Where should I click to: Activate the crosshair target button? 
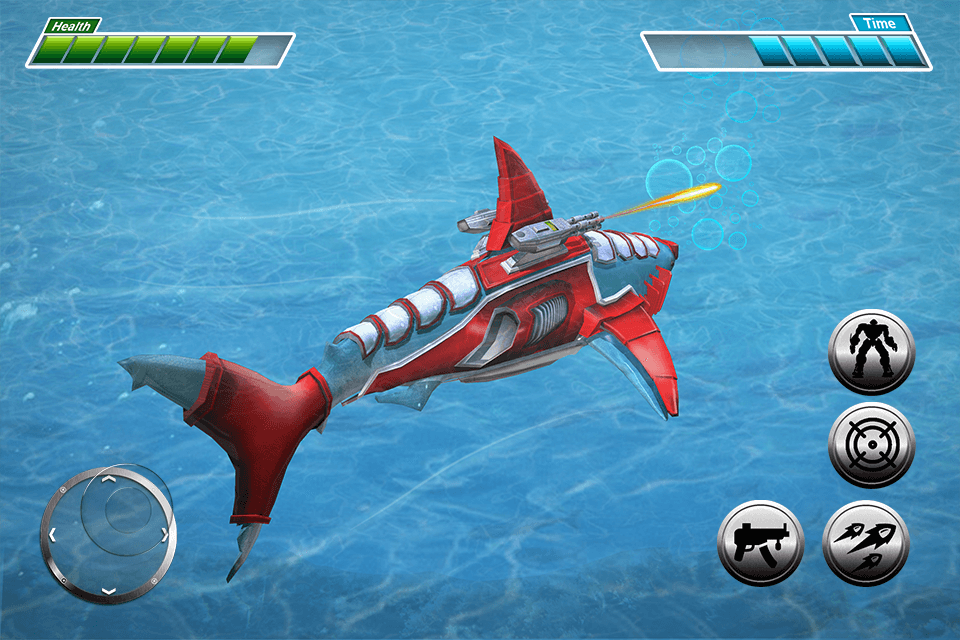pyautogui.click(x=871, y=446)
